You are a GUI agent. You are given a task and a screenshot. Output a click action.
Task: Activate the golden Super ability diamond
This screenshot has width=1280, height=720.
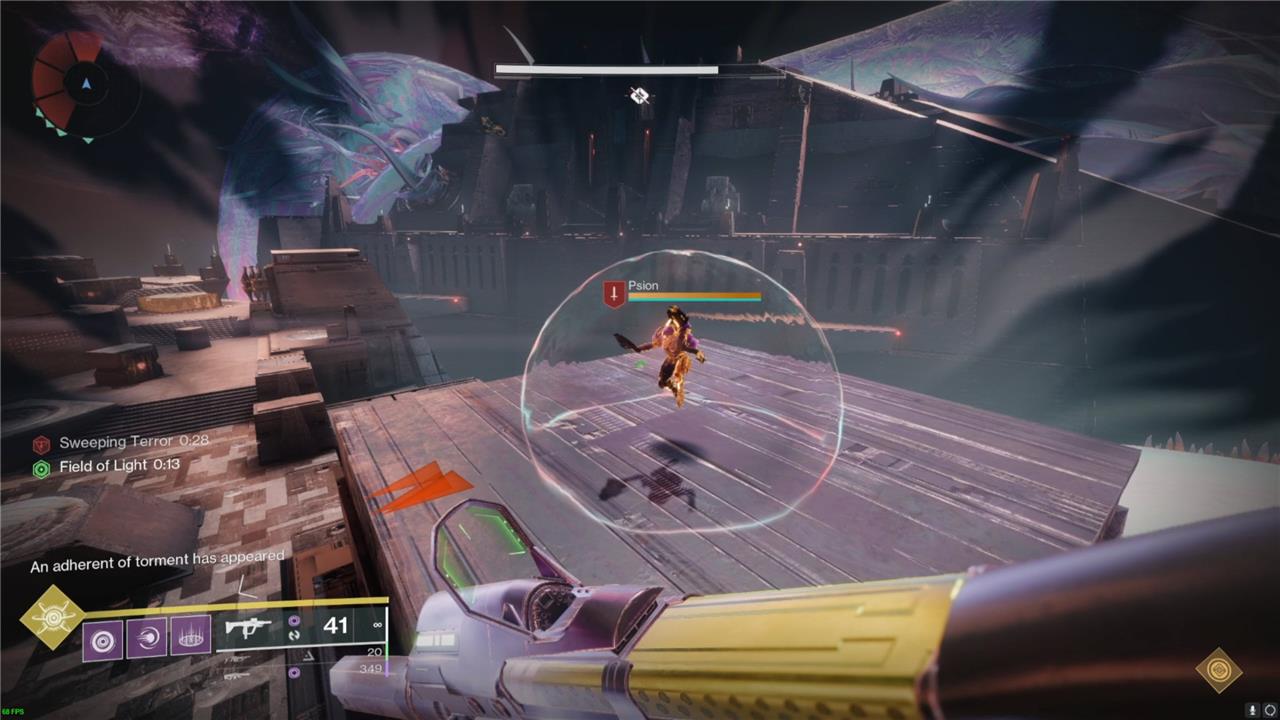pyautogui.click(x=52, y=617)
